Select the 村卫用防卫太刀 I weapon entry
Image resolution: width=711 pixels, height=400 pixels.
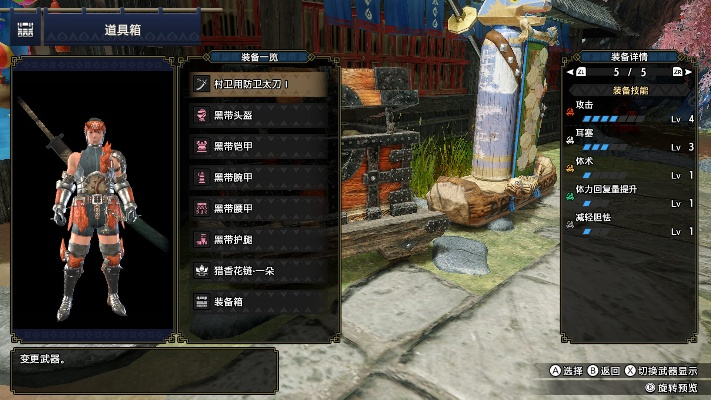pyautogui.click(x=258, y=84)
